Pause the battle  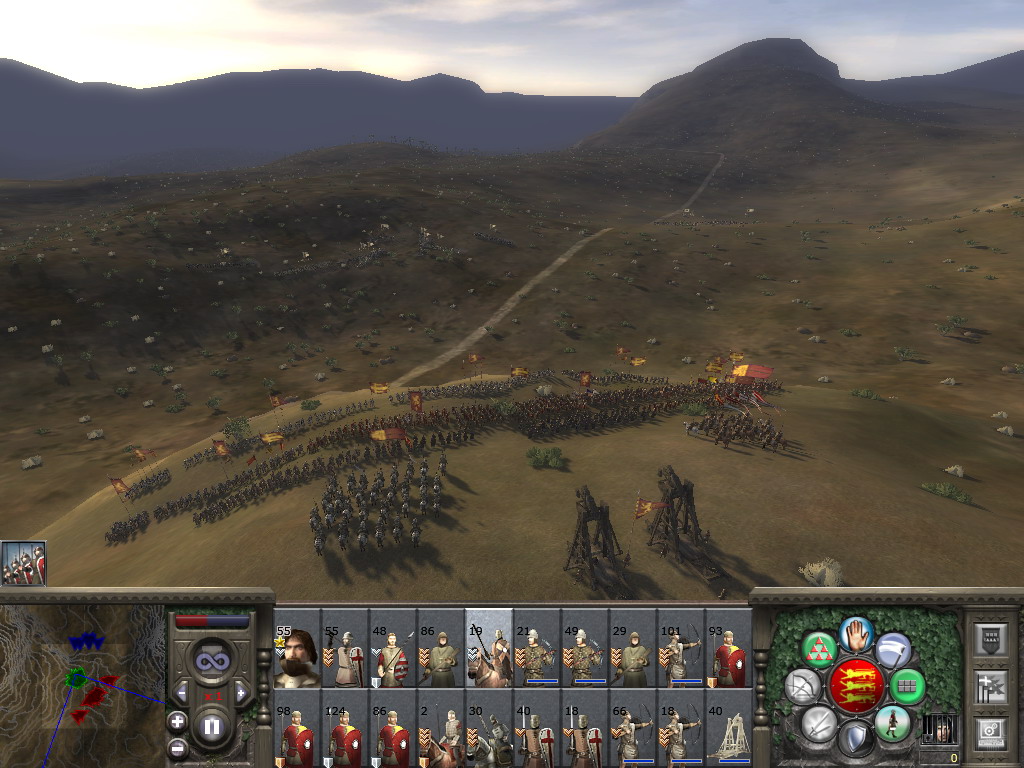click(x=212, y=727)
